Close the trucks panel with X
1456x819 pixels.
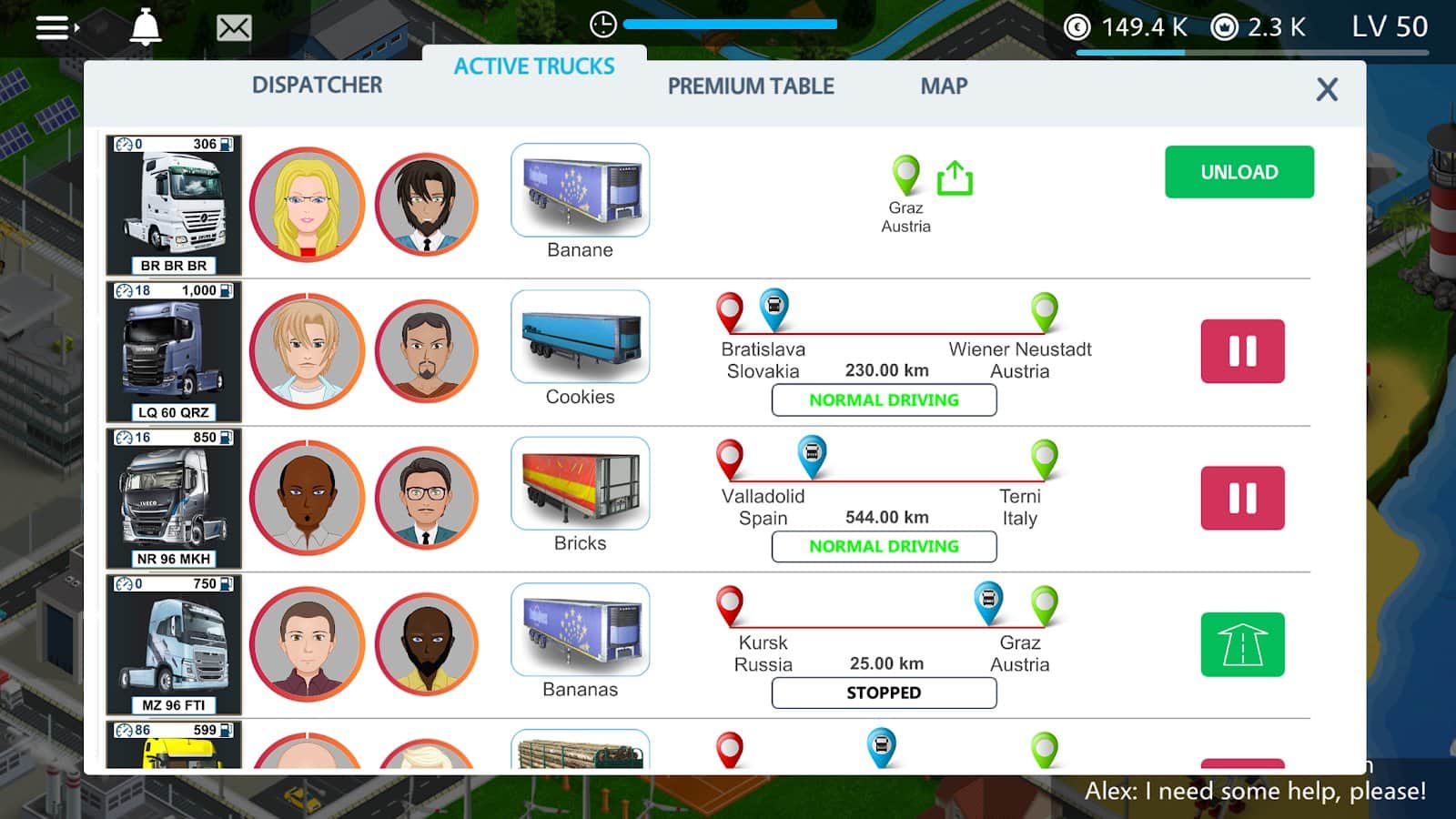click(1327, 89)
